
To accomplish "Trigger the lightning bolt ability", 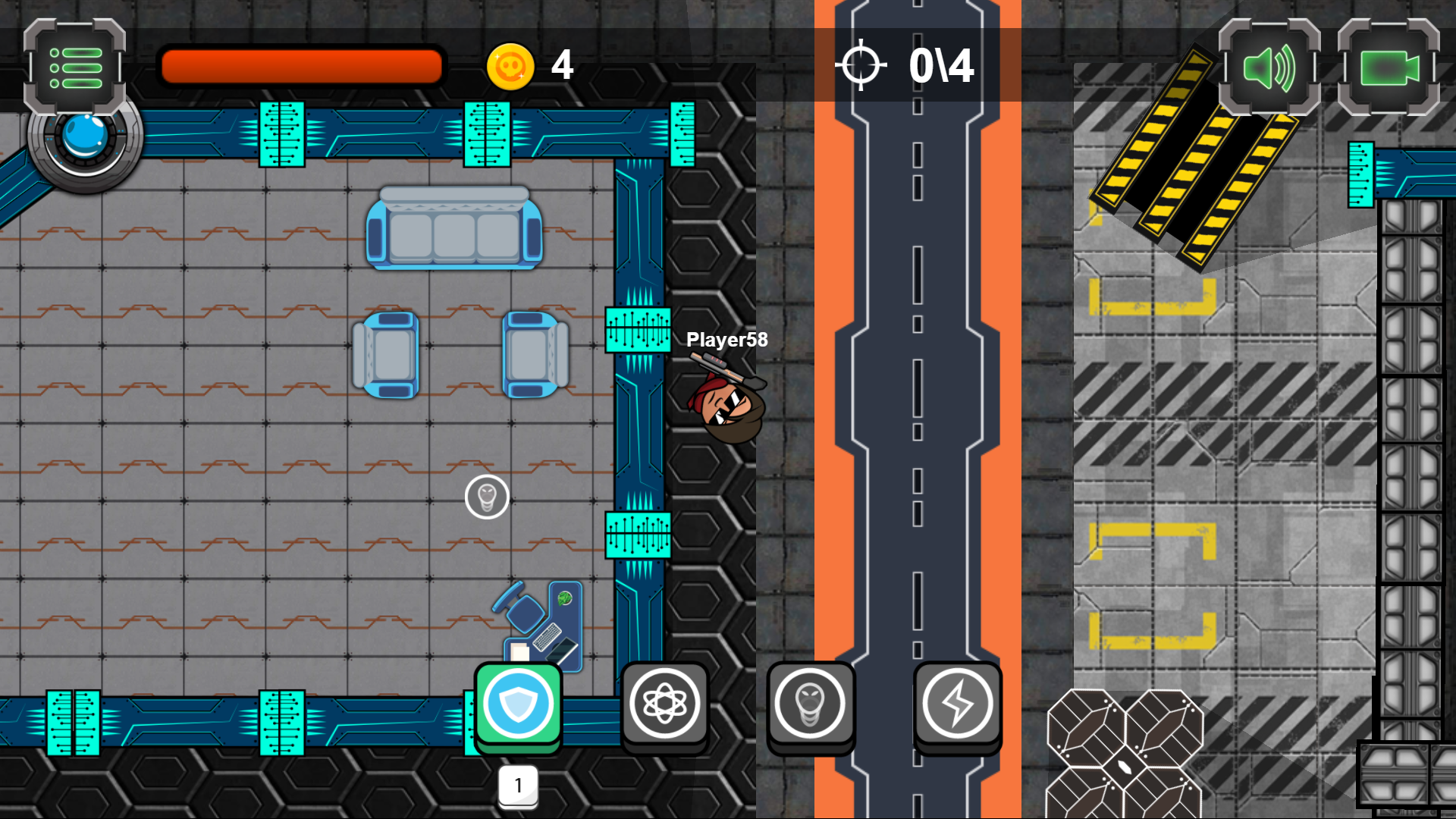I will [958, 704].
